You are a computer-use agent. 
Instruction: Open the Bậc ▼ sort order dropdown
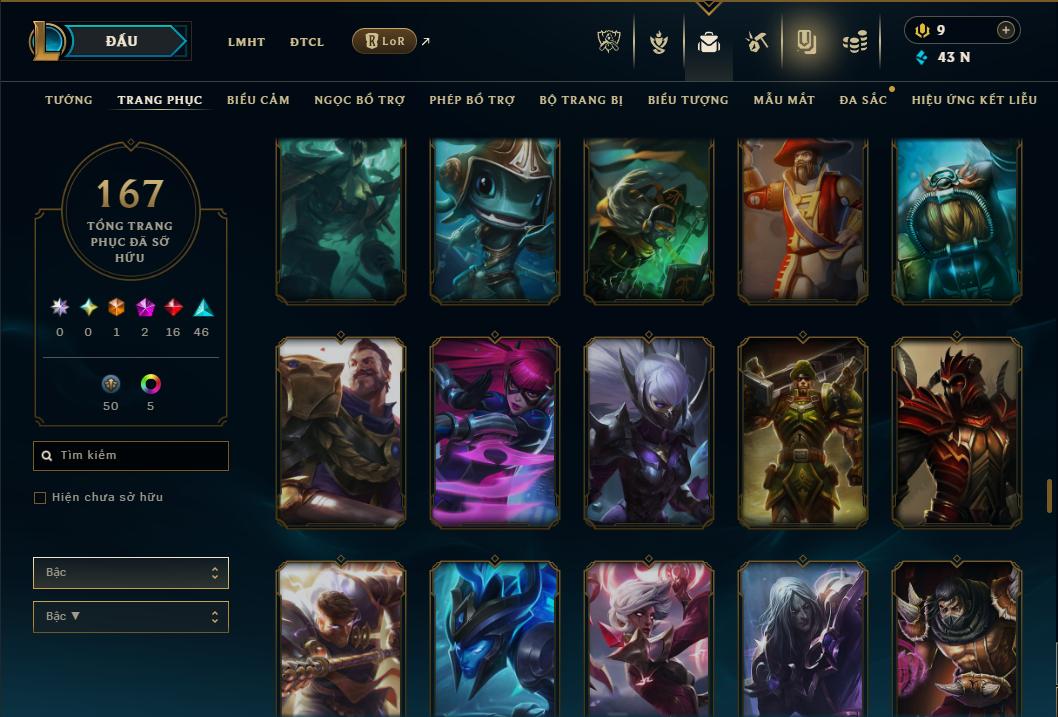click(131, 617)
